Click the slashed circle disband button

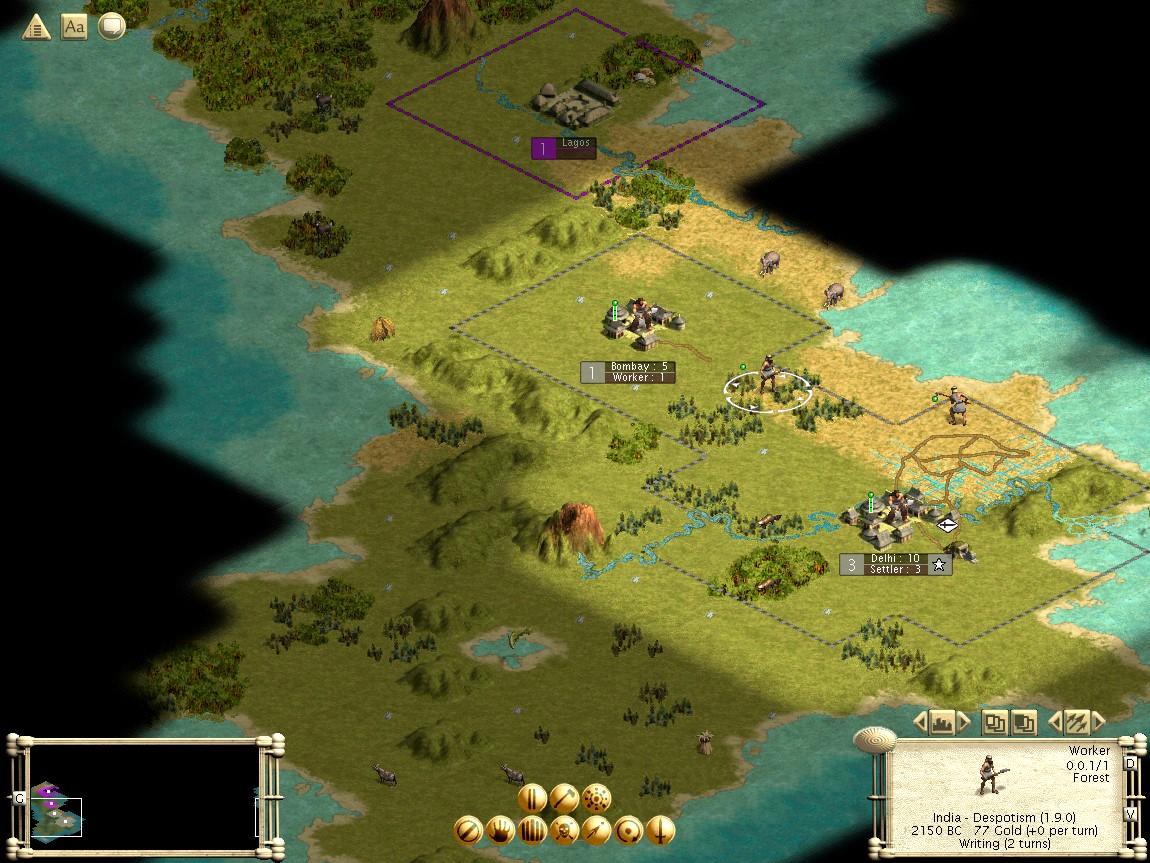468,830
